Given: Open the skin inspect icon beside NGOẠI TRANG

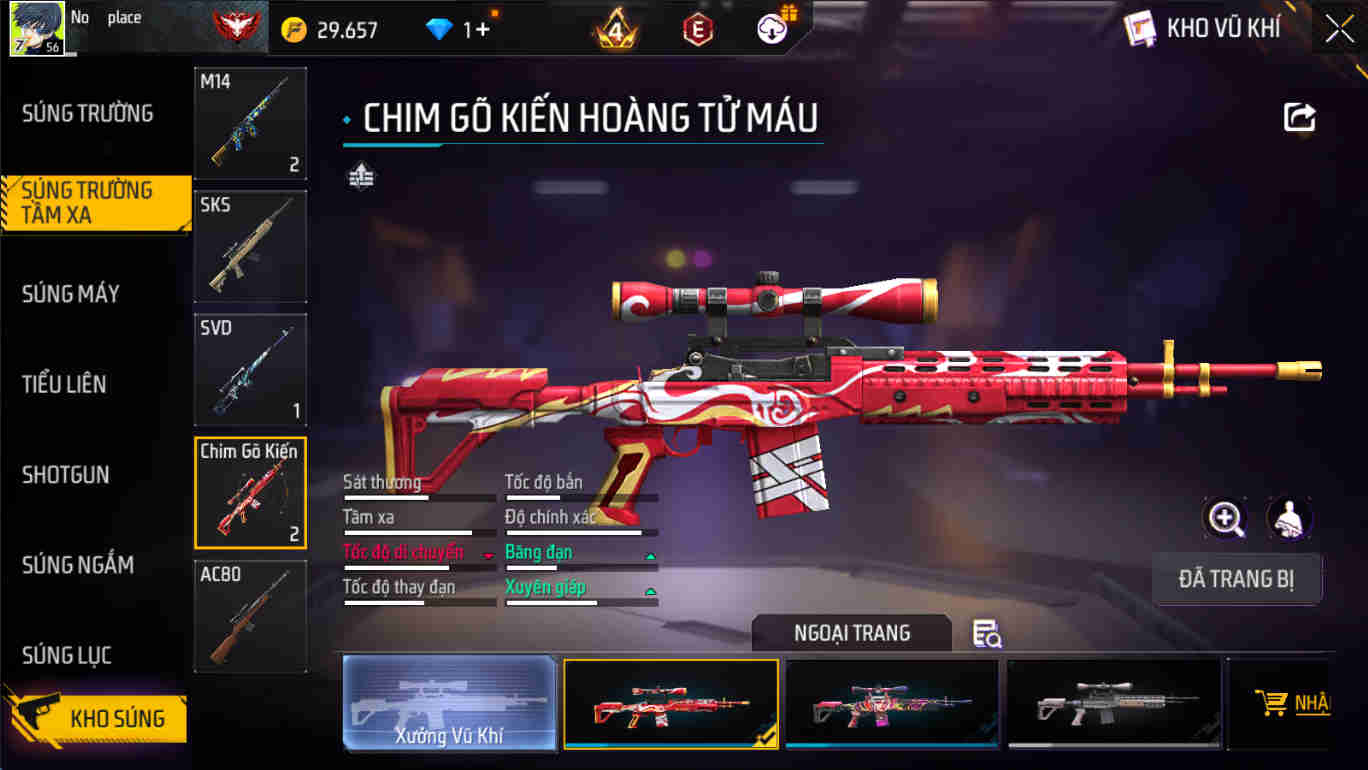Looking at the screenshot, I should coord(986,634).
